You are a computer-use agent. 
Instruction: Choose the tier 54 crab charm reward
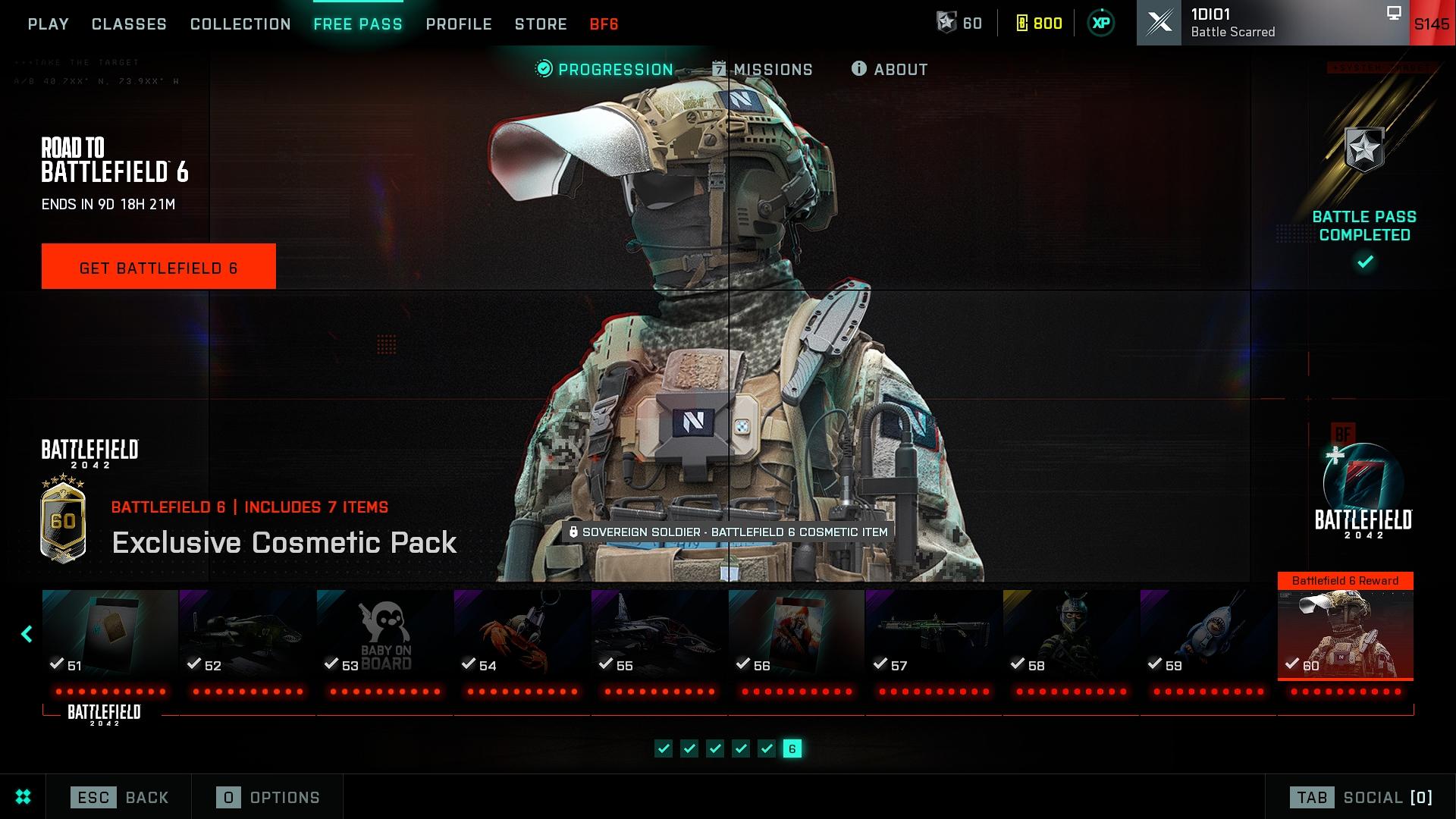pyautogui.click(x=522, y=633)
